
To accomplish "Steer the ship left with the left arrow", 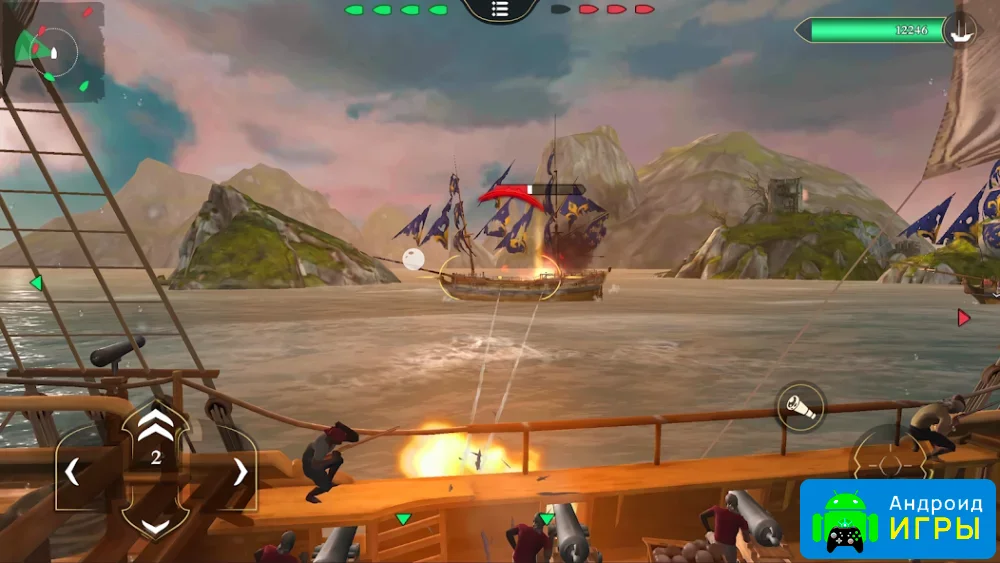I will click(72, 471).
